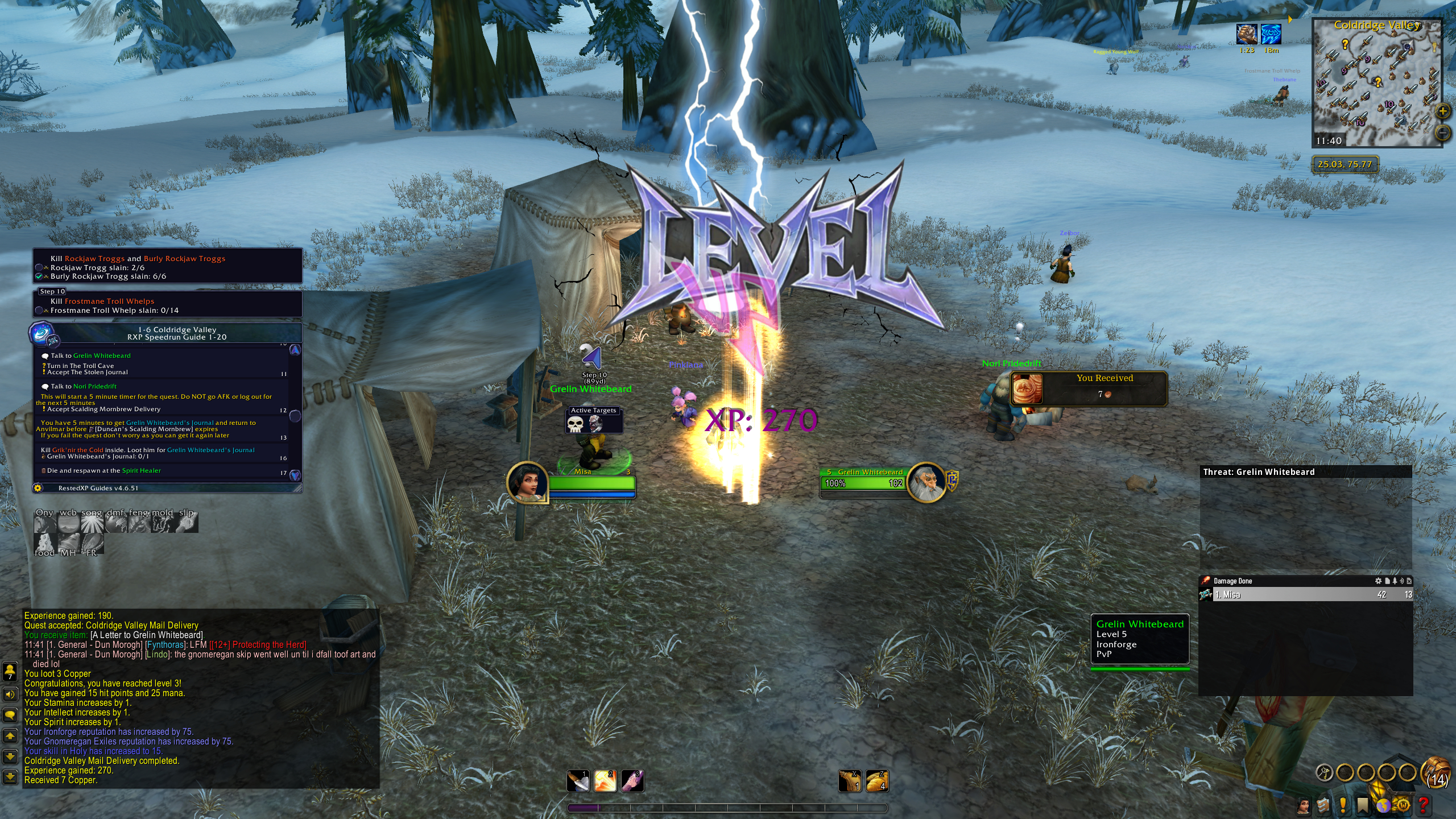Open the spellbook micro button

[1323, 805]
